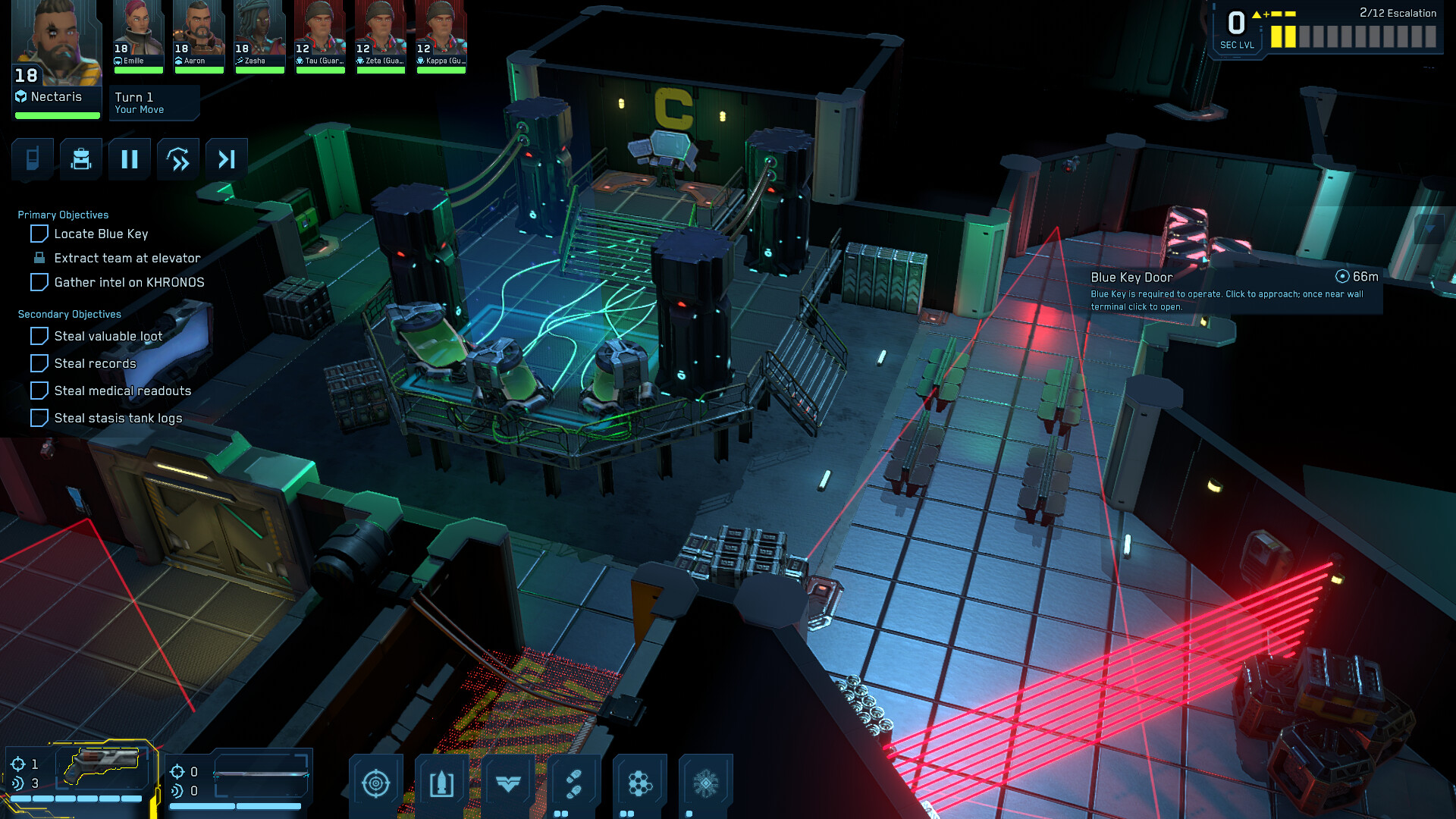Viewport: 1456px width, 819px height.
Task: Check the Steal medical readouts box
Action: point(39,391)
